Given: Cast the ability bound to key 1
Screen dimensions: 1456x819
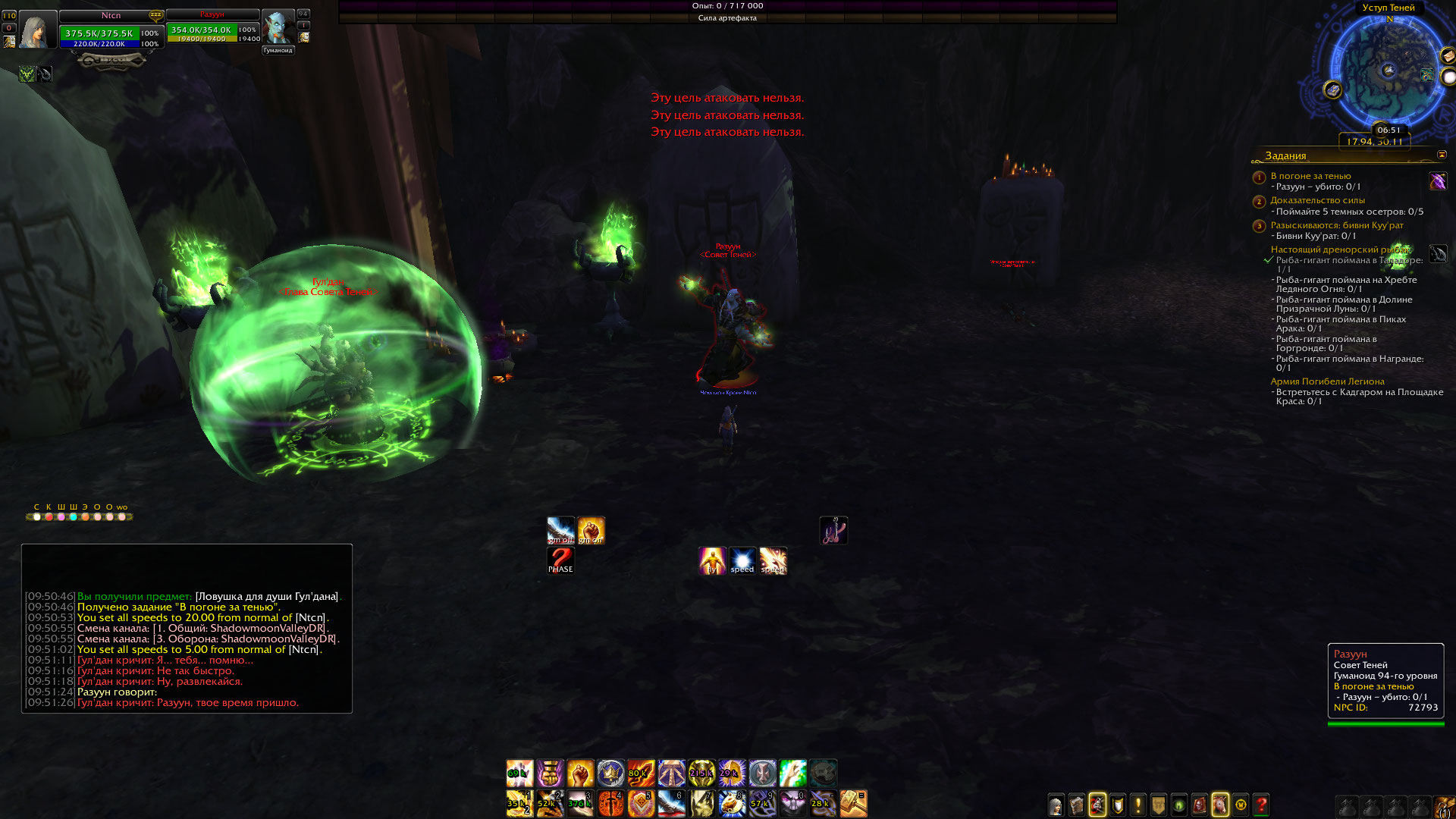Looking at the screenshot, I should coord(519,803).
